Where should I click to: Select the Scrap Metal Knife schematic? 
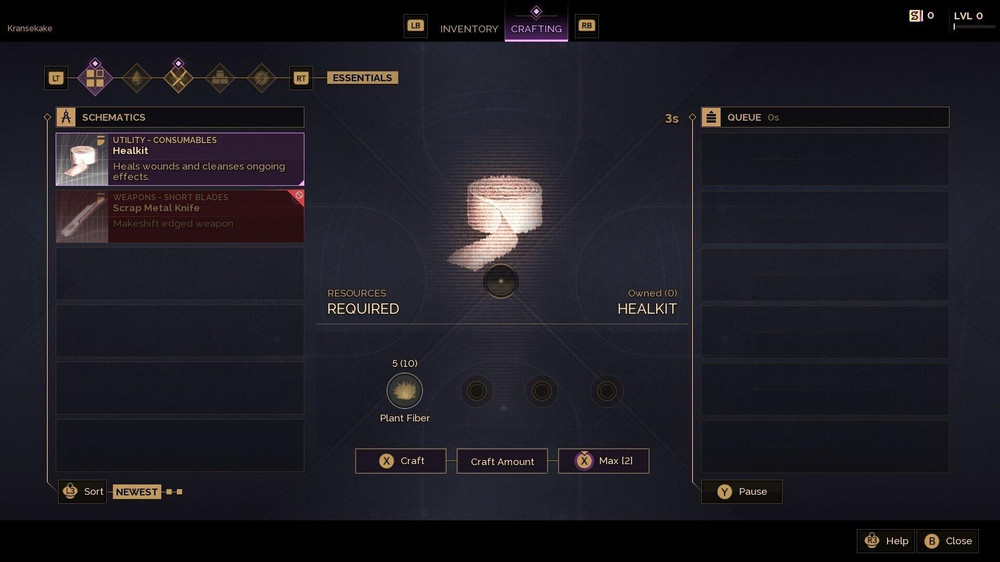(180, 216)
